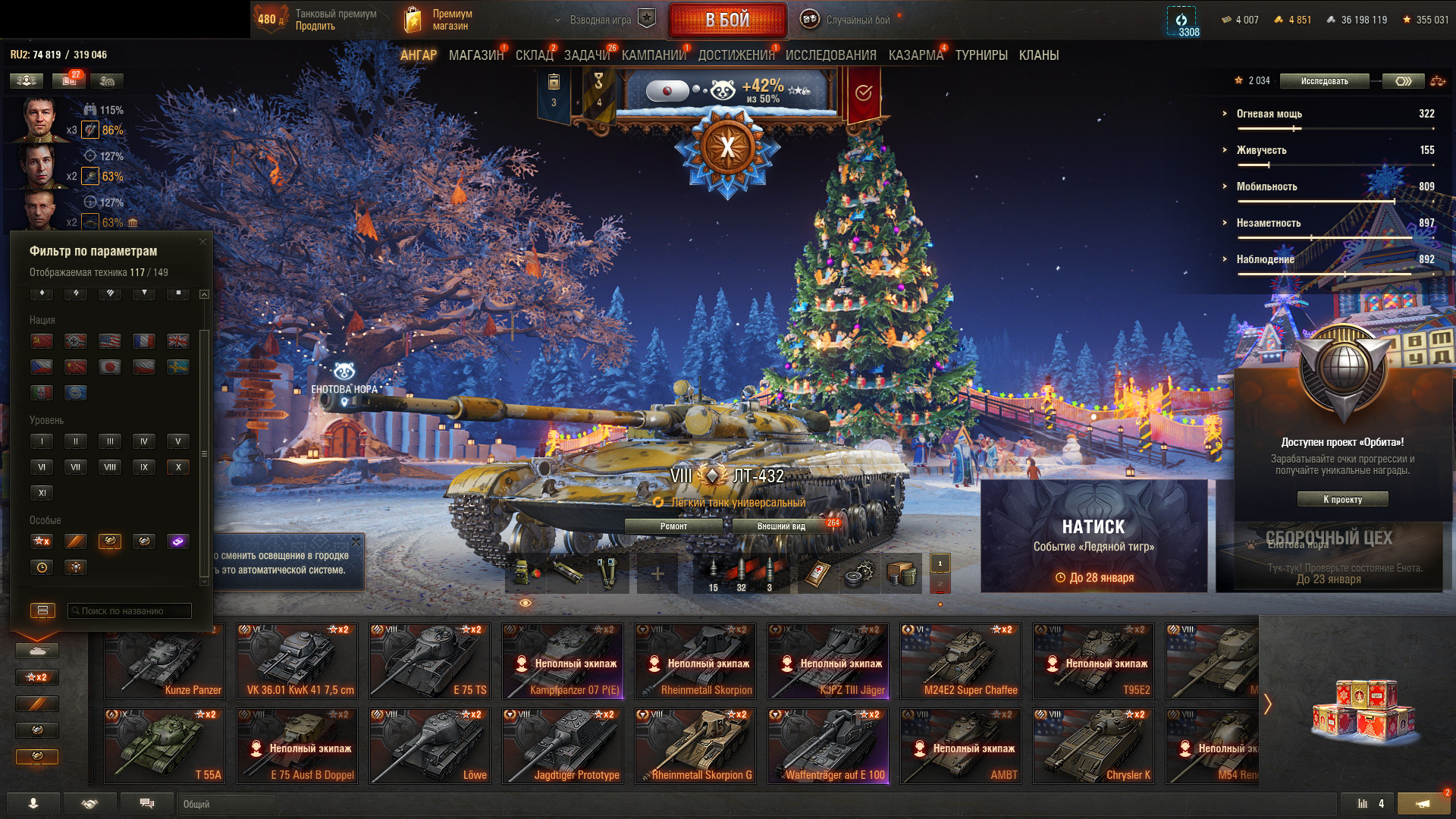The height and width of the screenshot is (819, 1456).
Task: Close the parameter filter panel
Action: 202,242
